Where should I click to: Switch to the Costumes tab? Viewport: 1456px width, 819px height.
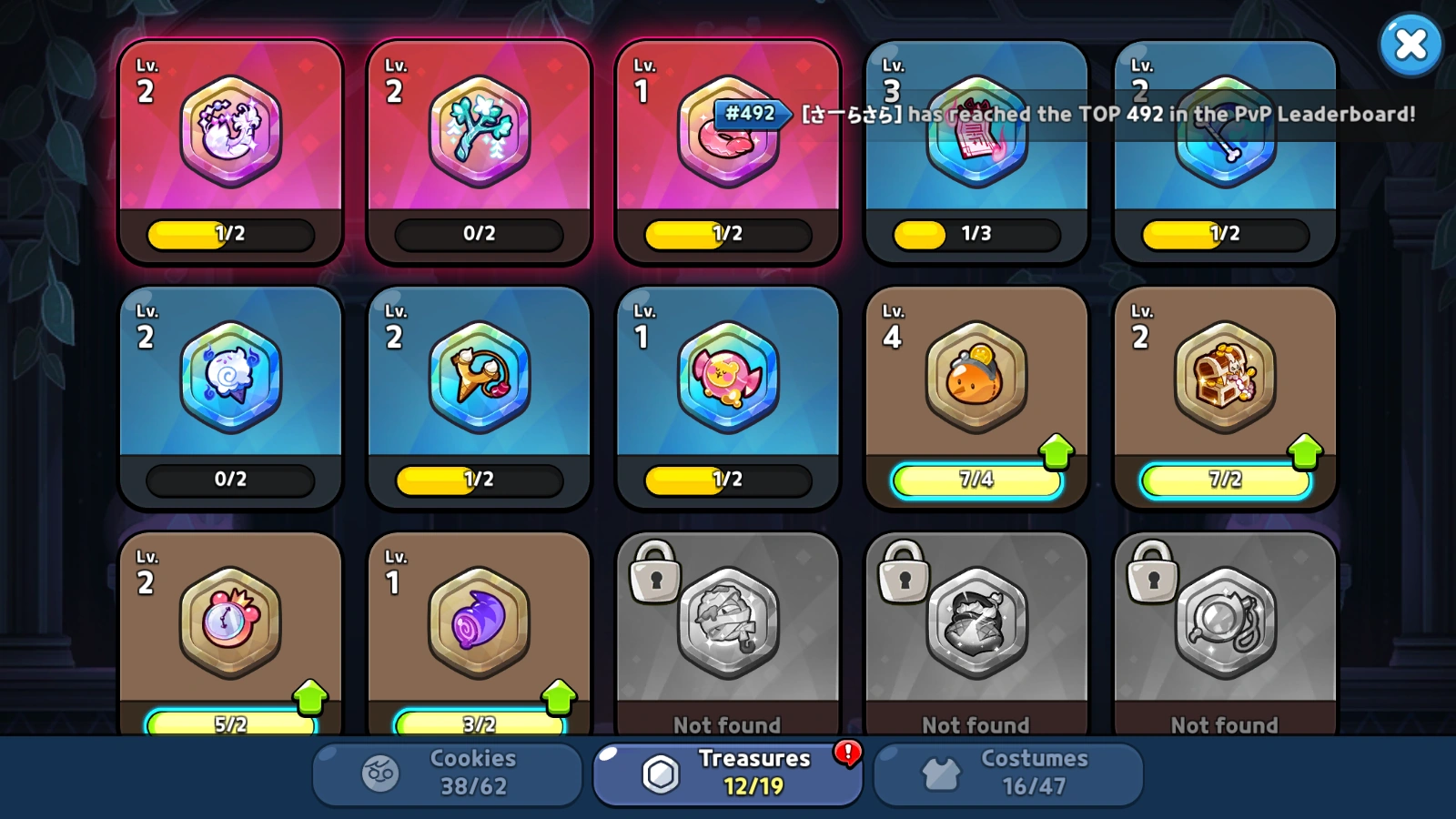coord(1008,772)
